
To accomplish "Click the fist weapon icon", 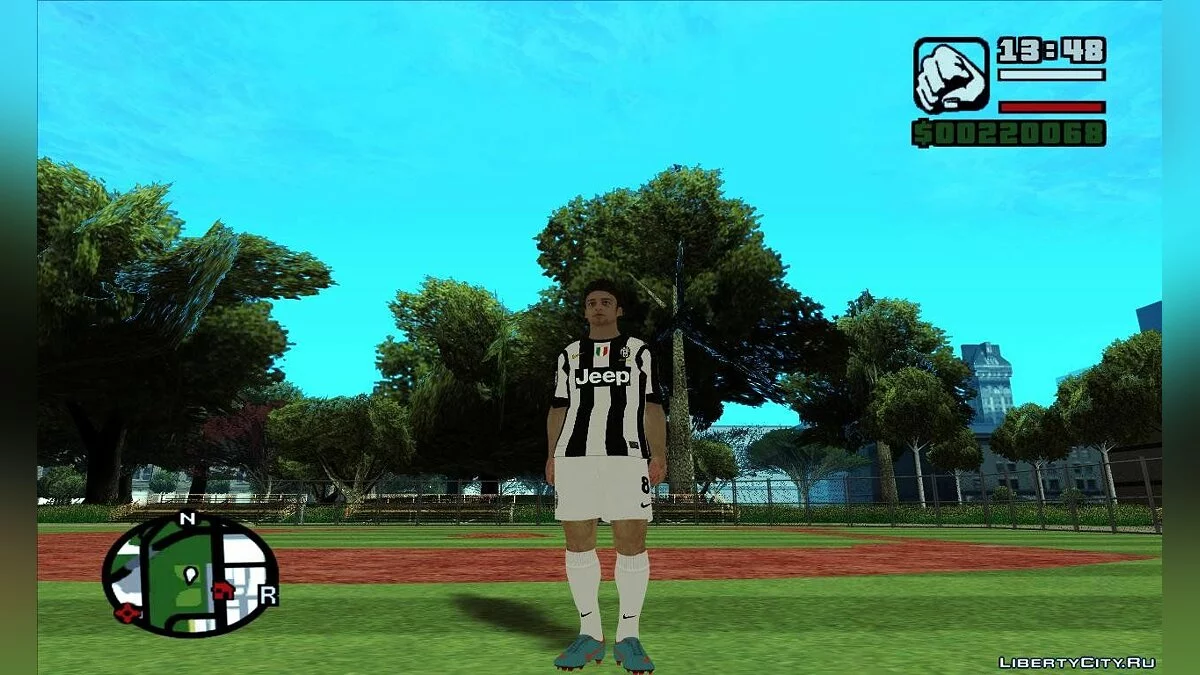I will (950, 75).
